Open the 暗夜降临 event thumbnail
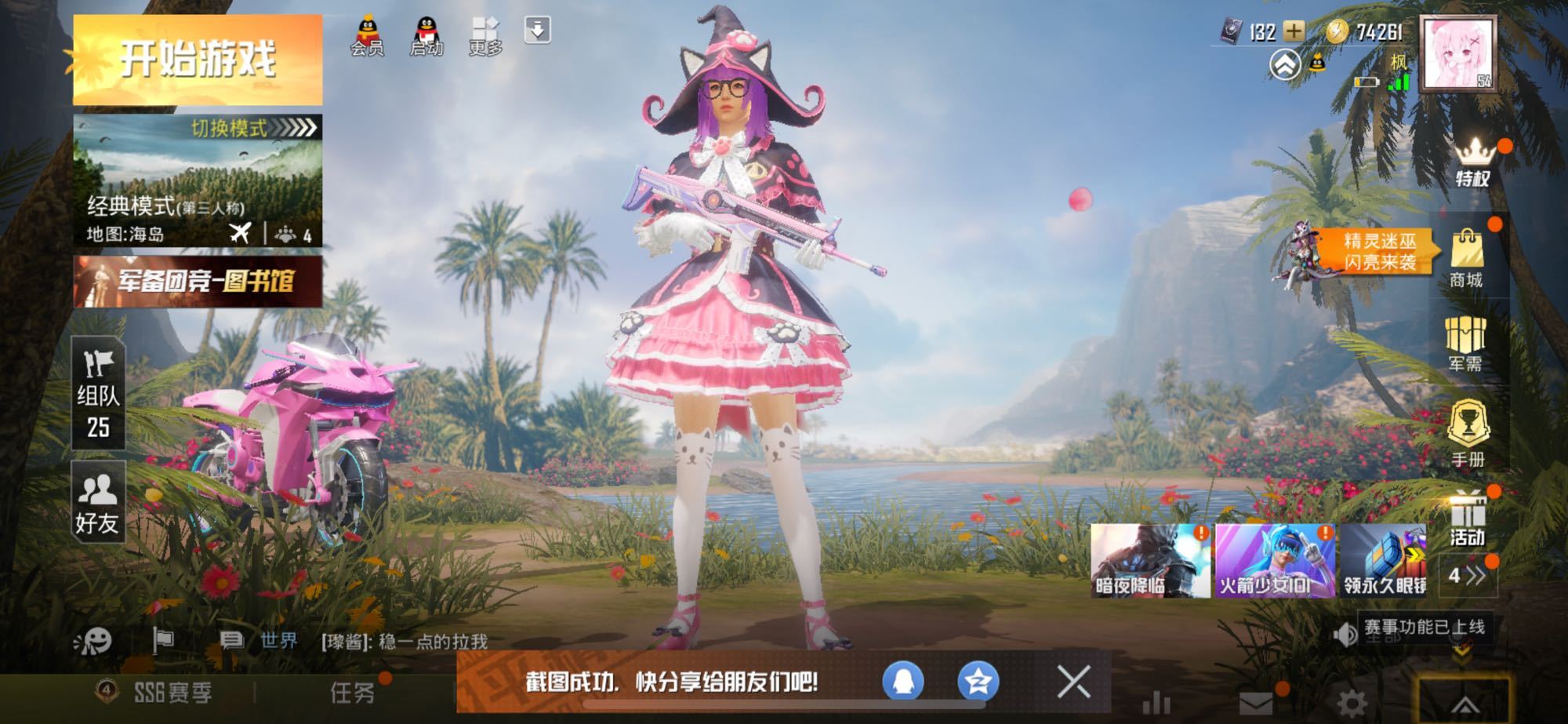This screenshot has height=724, width=1568. [1149, 561]
